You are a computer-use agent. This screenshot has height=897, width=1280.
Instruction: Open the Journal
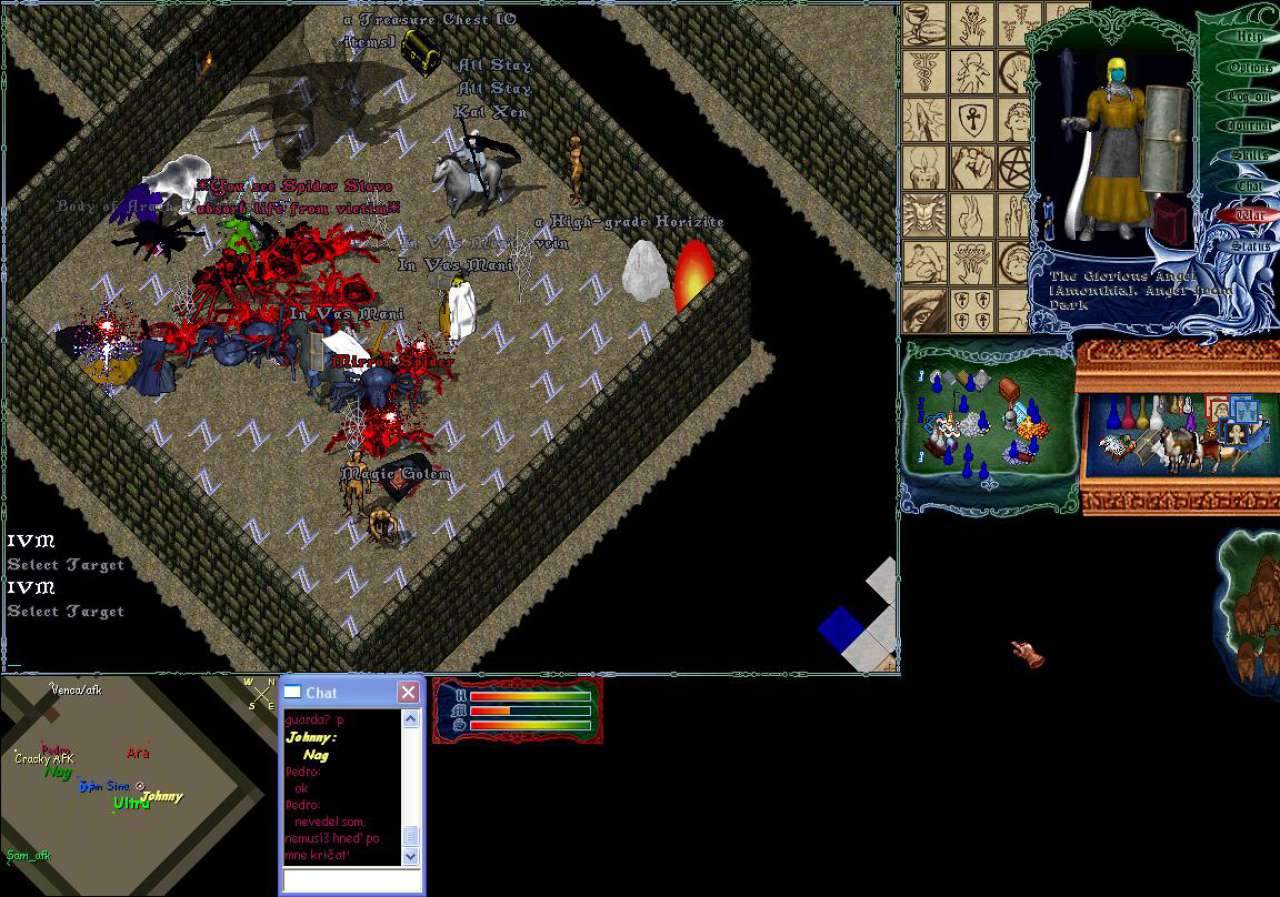tap(1250, 126)
